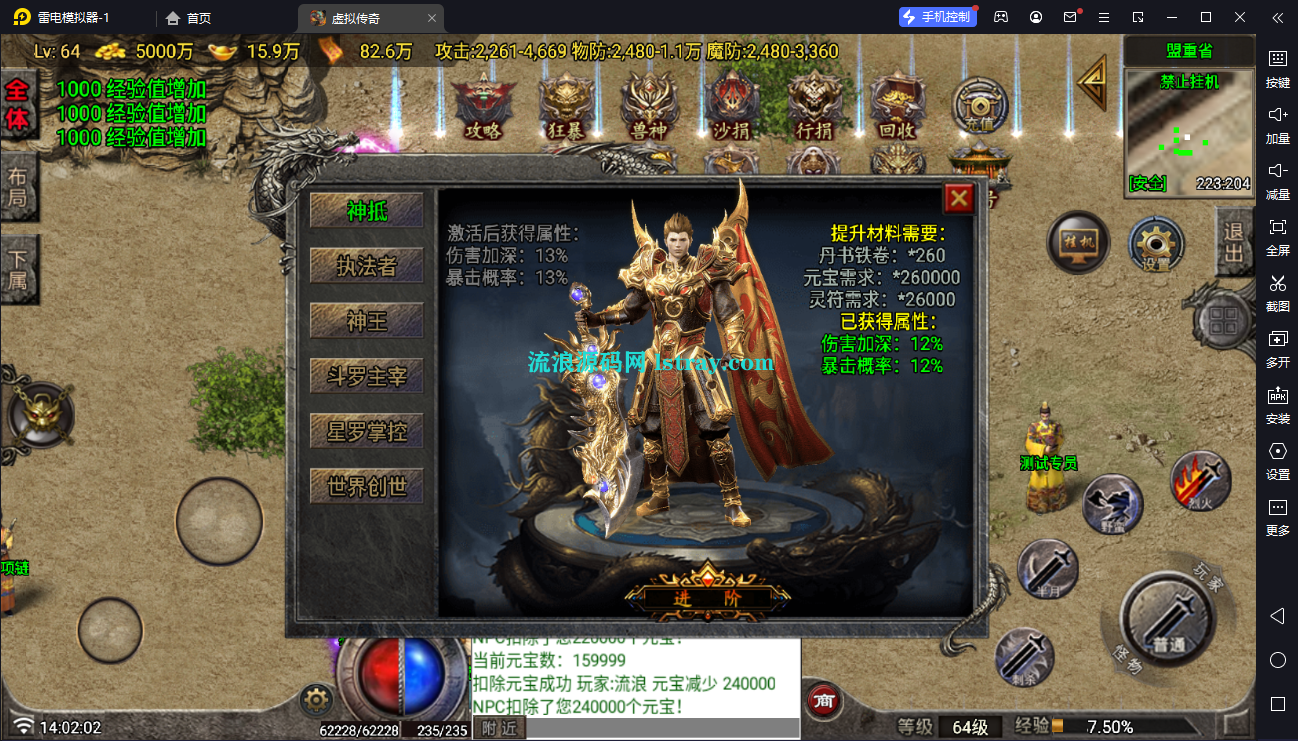Open the minimap
This screenshot has width=1298, height=741.
pos(1188,130)
